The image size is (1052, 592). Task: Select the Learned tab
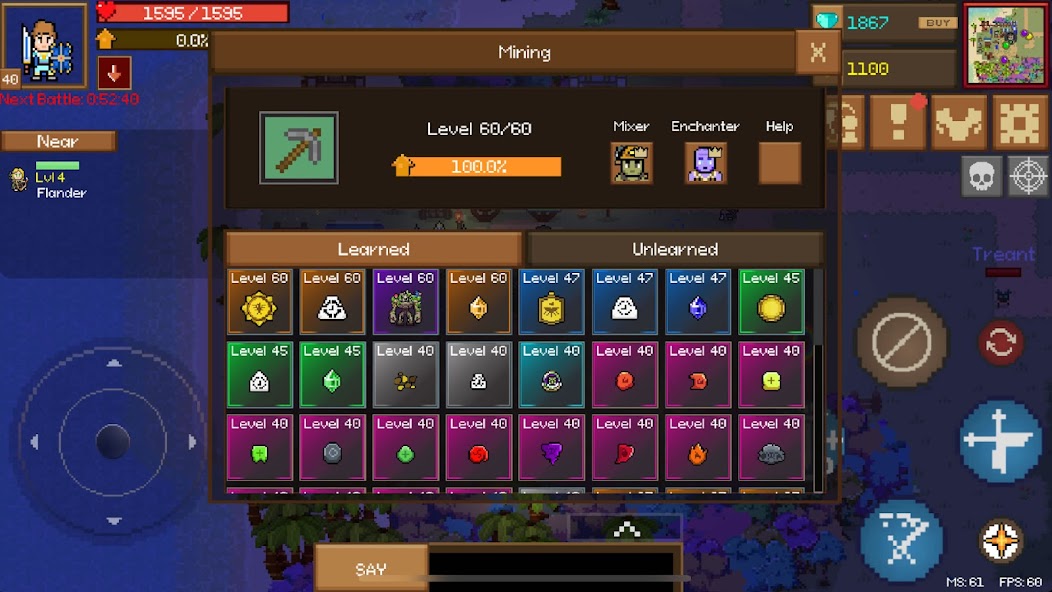[373, 249]
